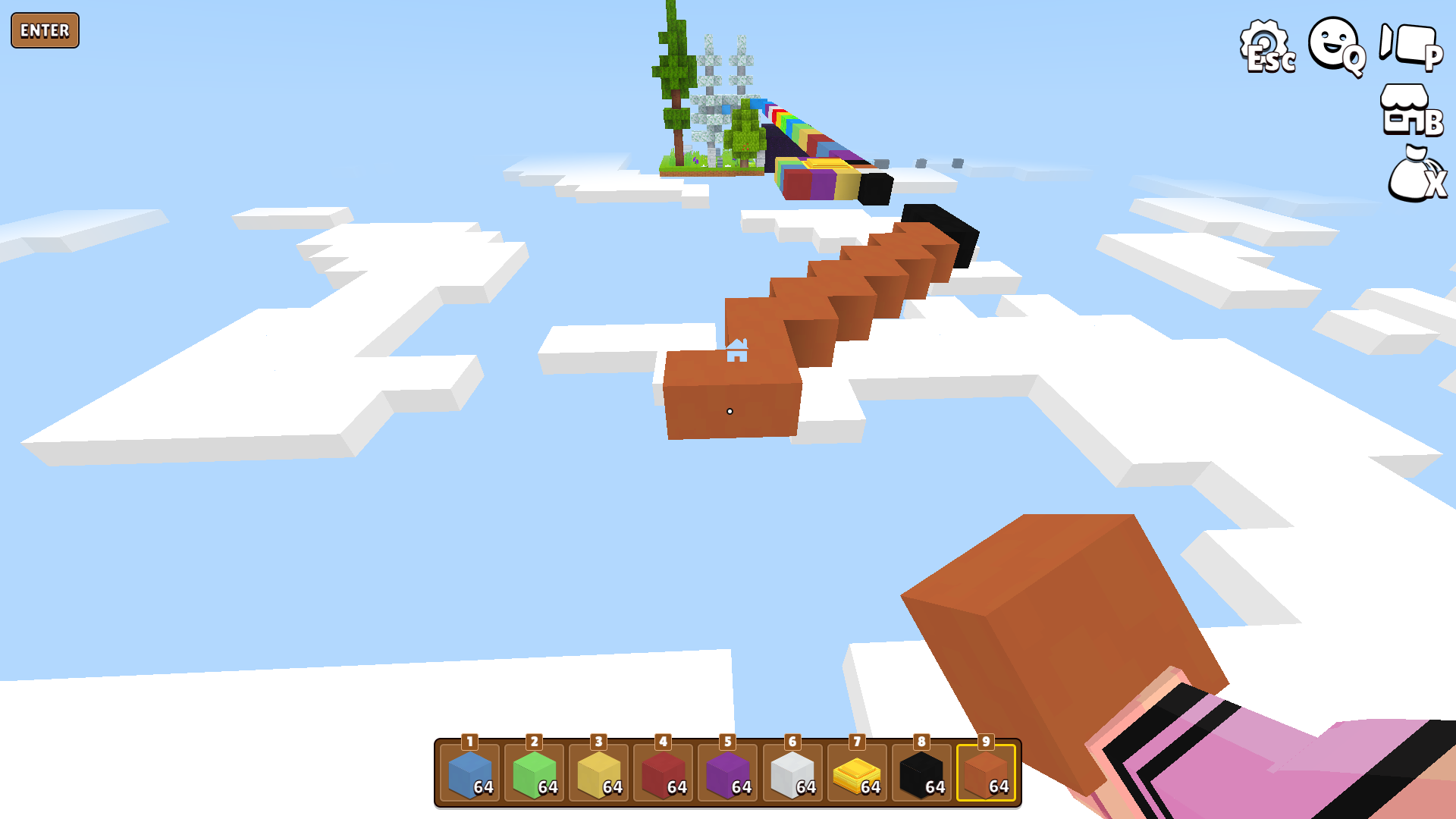1456x819 pixels.
Task: Open the bag inventory icon
Action: [x=1414, y=174]
